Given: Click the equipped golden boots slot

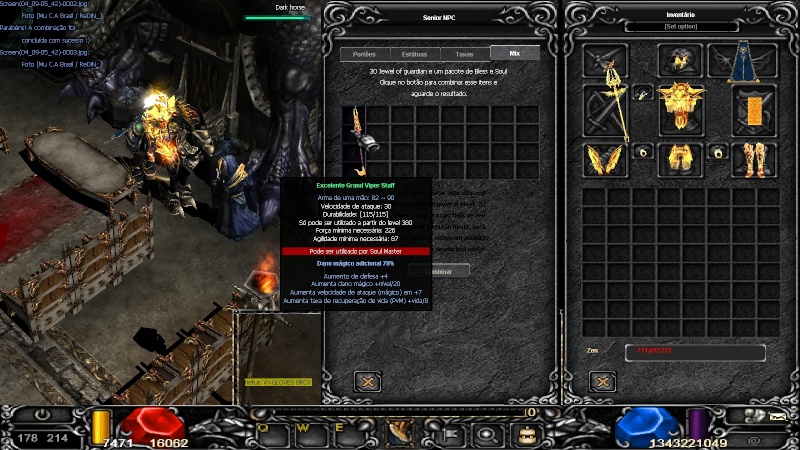Looking at the screenshot, I should (x=753, y=158).
